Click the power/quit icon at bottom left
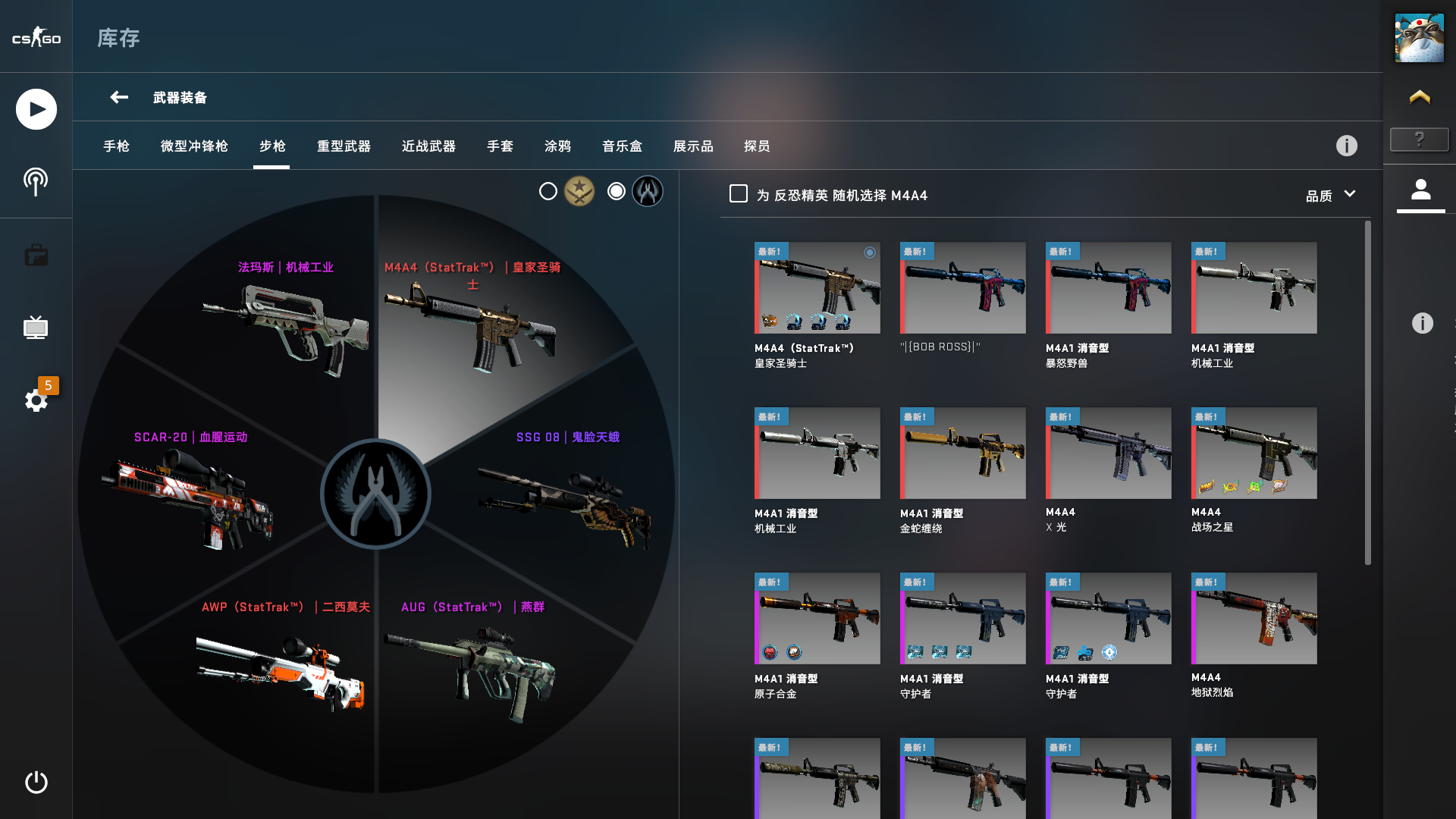This screenshot has height=819, width=1456. point(36,783)
